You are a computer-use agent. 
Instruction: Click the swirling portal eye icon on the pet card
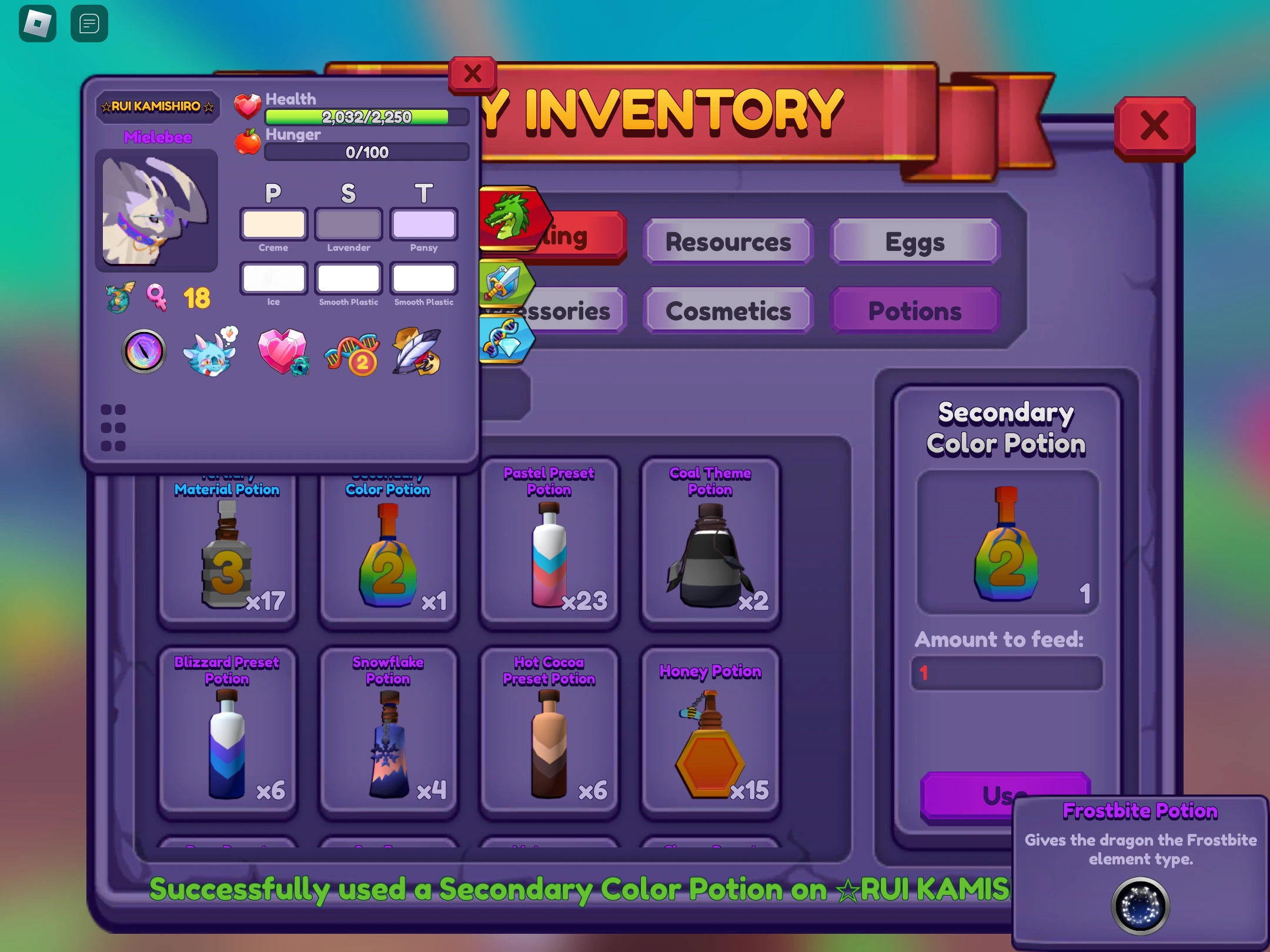[x=143, y=352]
